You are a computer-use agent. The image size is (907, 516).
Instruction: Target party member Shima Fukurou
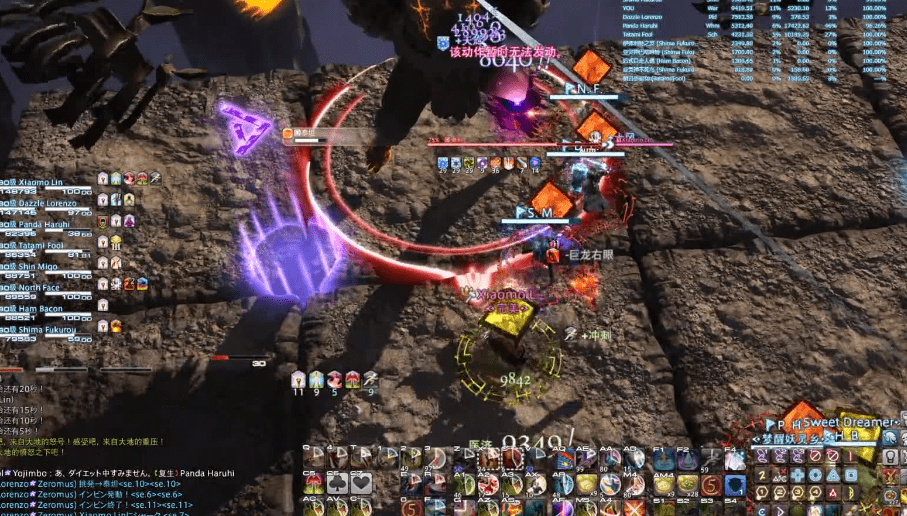[x=44, y=329]
